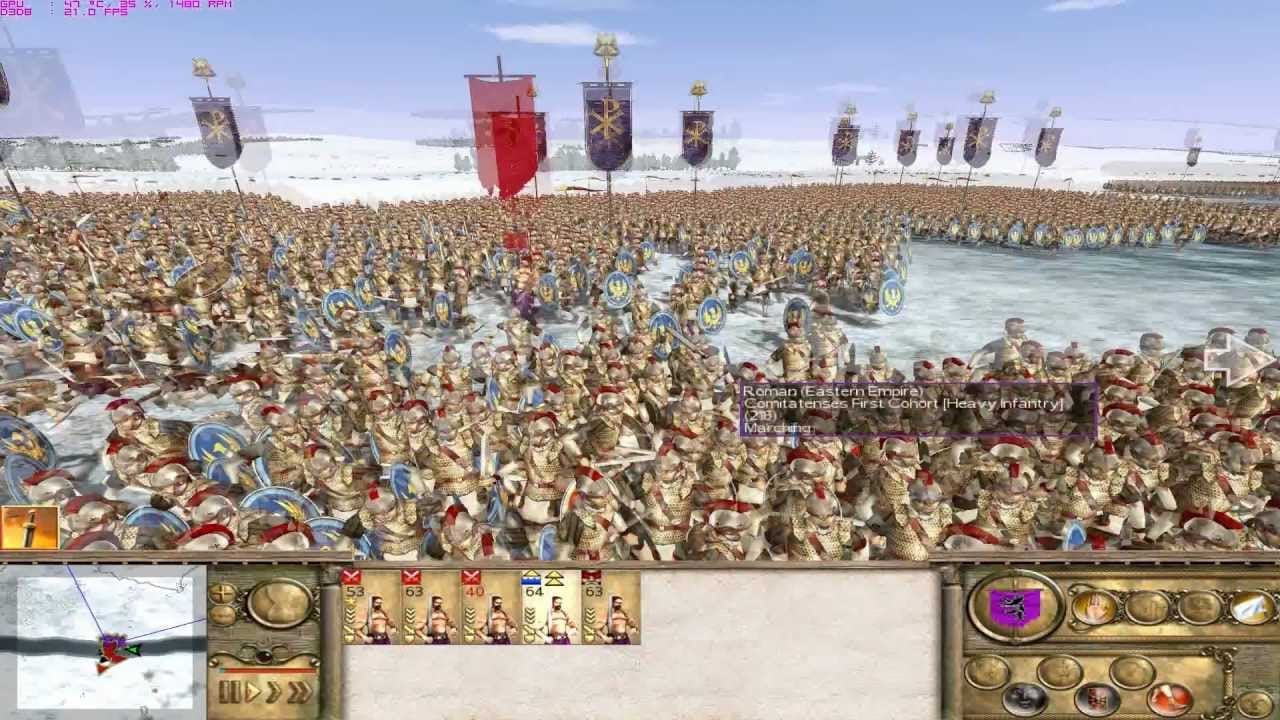
Task: Choose the highlighted unit card with 64 soldiers
Action: (549, 607)
